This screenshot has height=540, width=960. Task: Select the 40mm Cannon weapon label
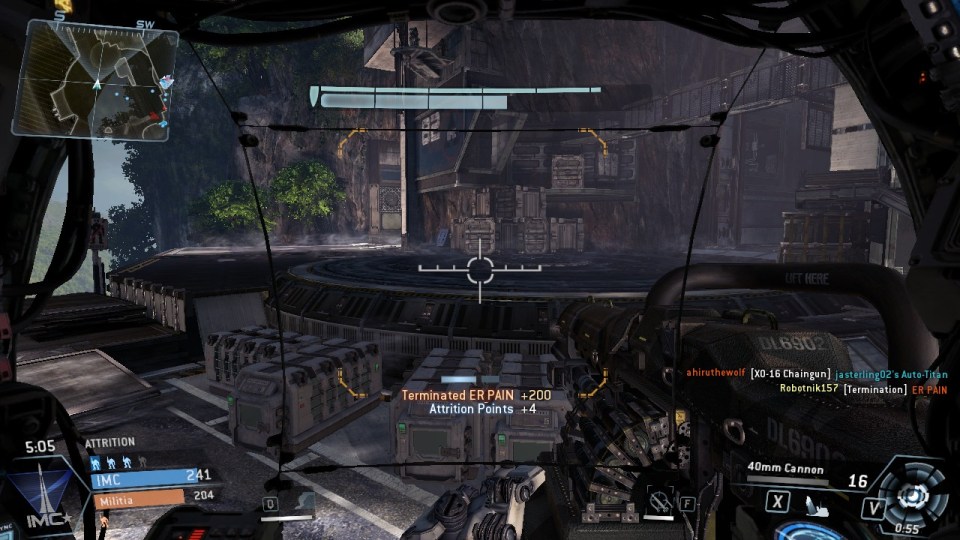coord(784,468)
